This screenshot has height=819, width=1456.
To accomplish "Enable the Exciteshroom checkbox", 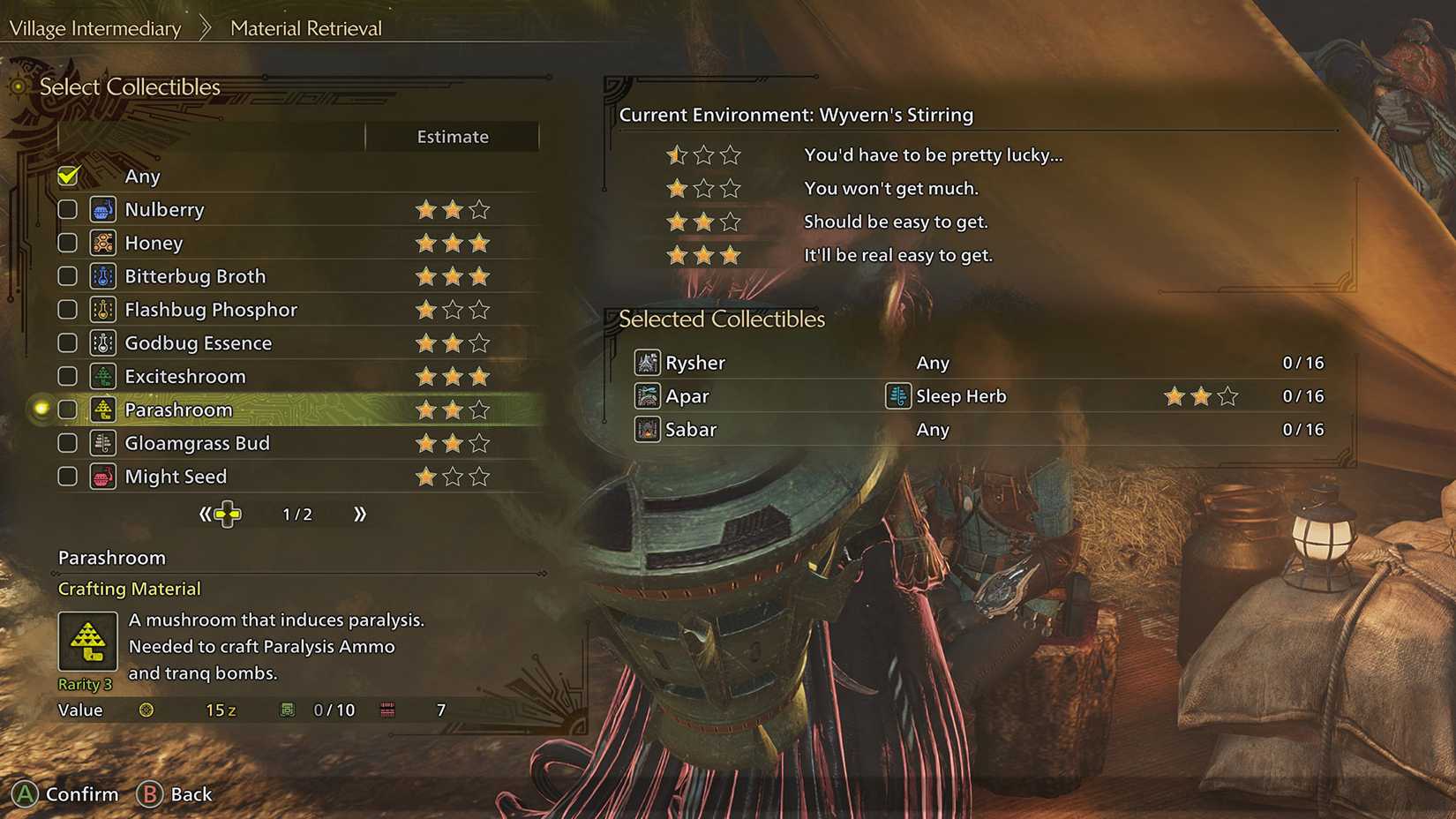I will pyautogui.click(x=67, y=376).
